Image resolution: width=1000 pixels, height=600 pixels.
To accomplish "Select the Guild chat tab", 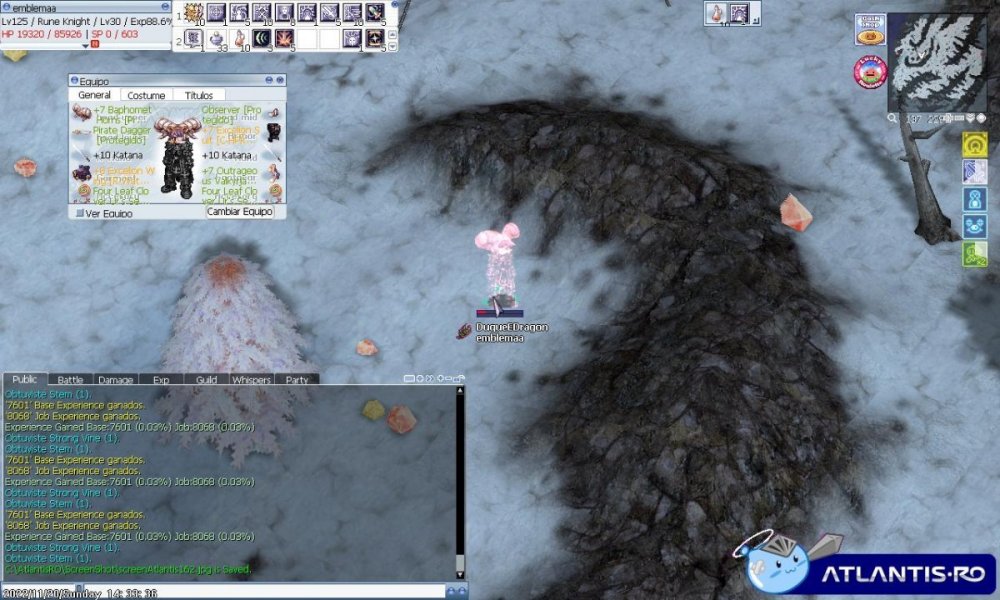I will [206, 380].
